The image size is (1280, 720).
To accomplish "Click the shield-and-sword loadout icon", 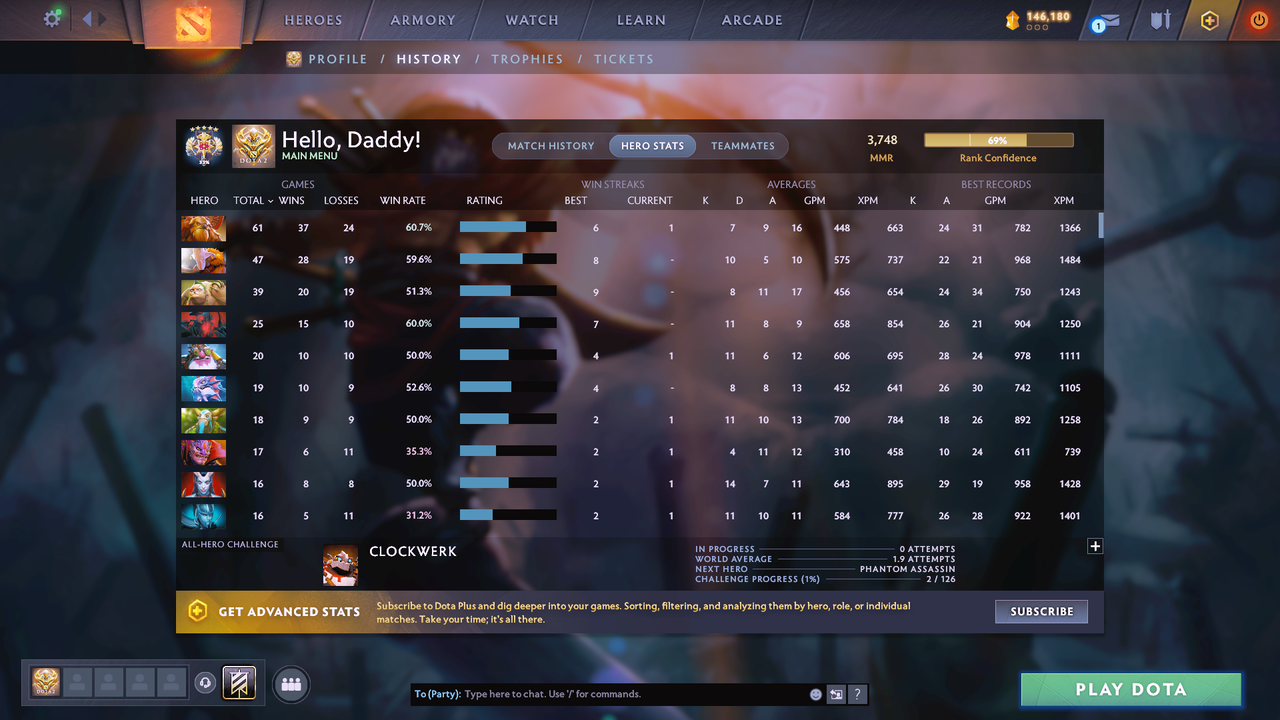I will [1158, 20].
